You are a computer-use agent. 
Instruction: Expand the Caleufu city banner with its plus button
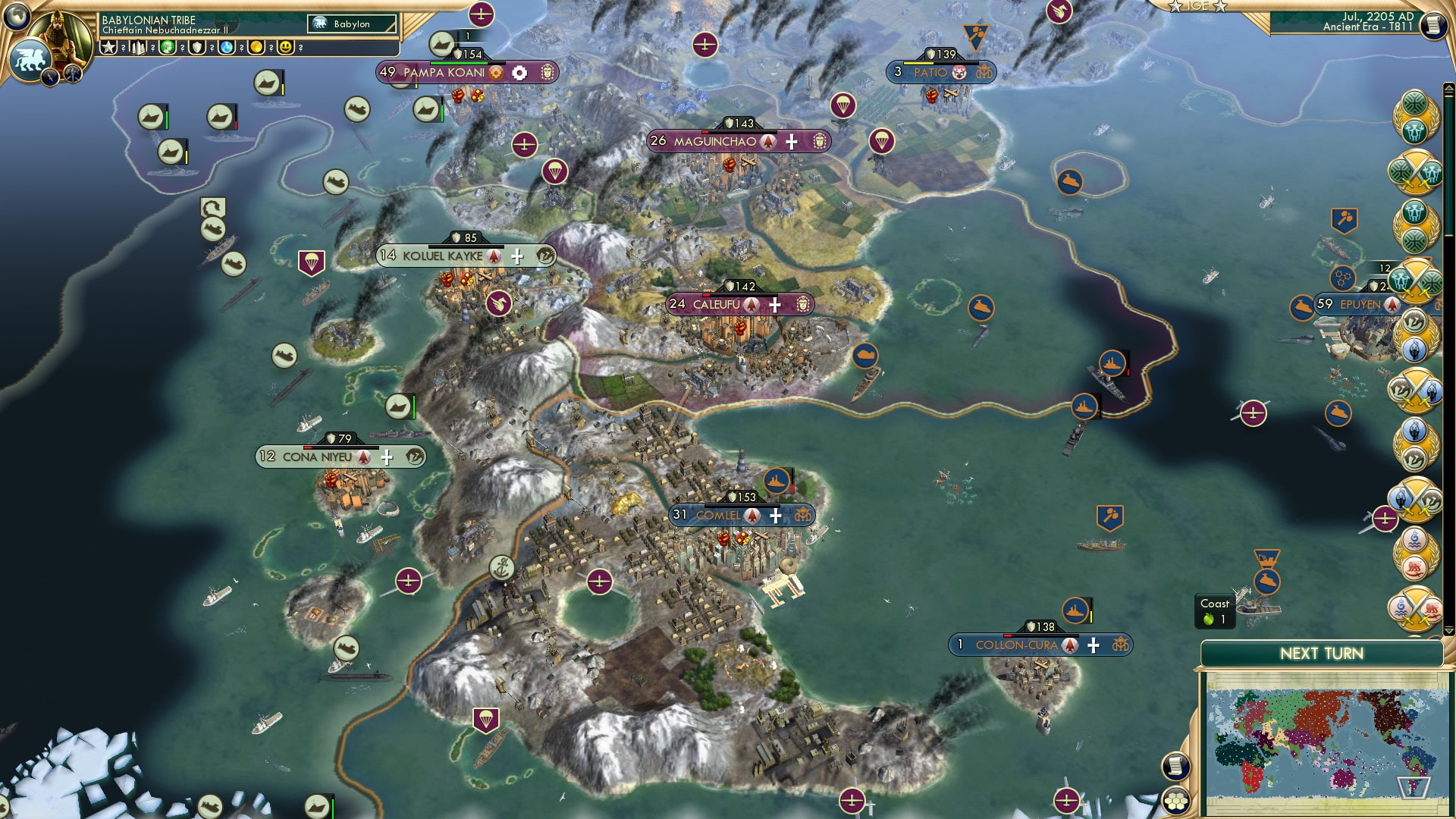[775, 304]
